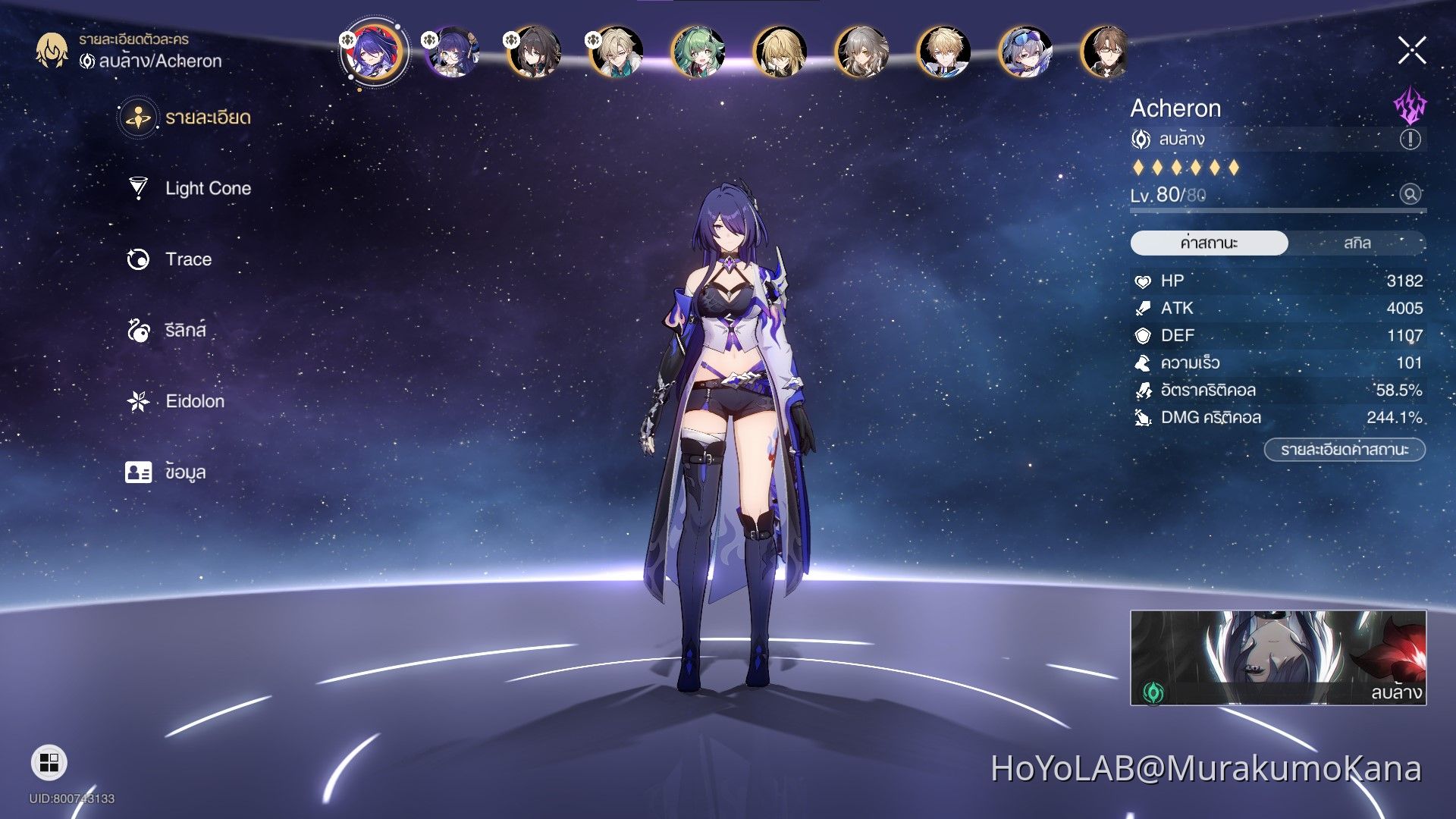Switch to the สกิล skills tab
The width and height of the screenshot is (1456, 819).
tap(1357, 243)
